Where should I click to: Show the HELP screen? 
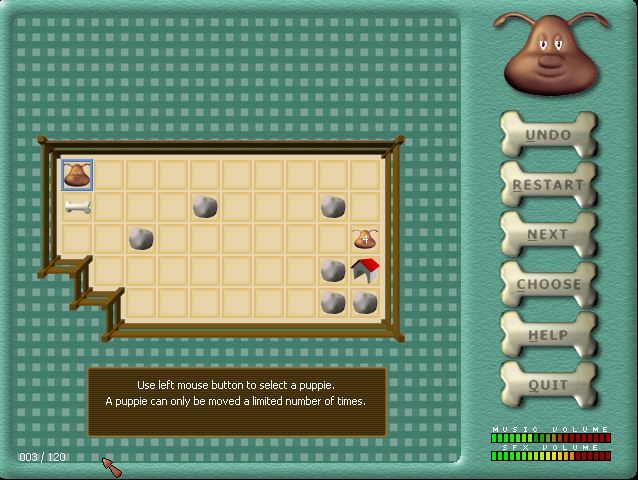tap(548, 335)
